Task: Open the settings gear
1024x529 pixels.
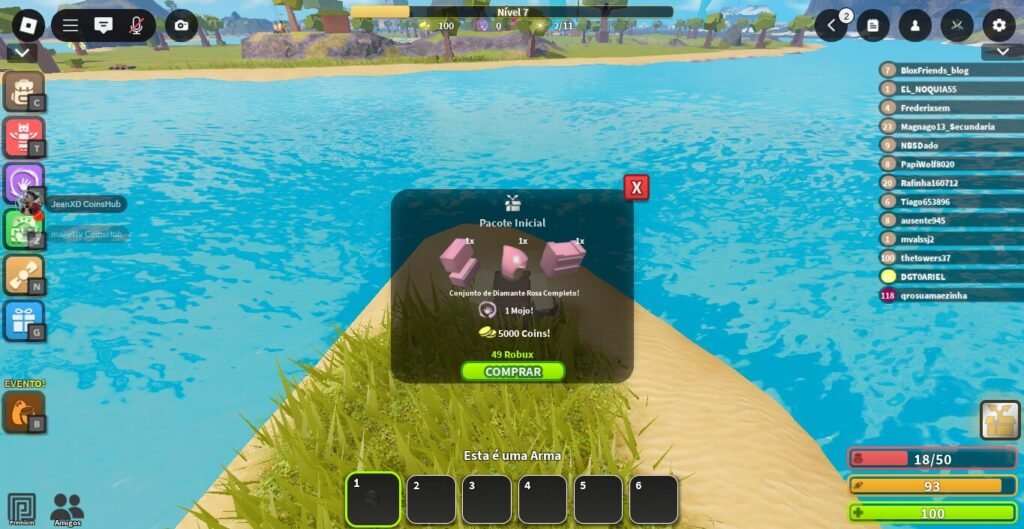Action: click(x=998, y=26)
